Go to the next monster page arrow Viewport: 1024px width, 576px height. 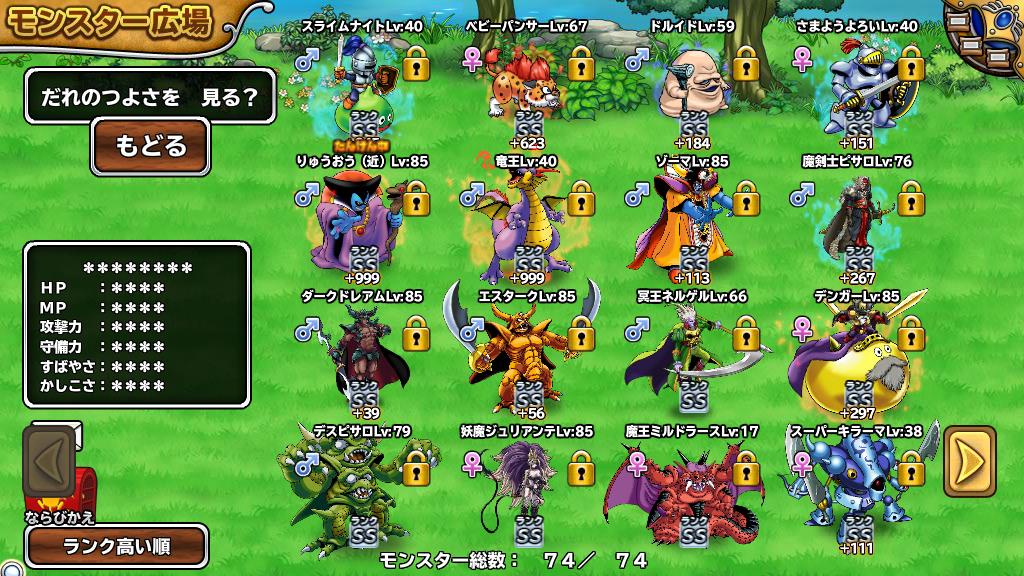pyautogui.click(x=969, y=462)
